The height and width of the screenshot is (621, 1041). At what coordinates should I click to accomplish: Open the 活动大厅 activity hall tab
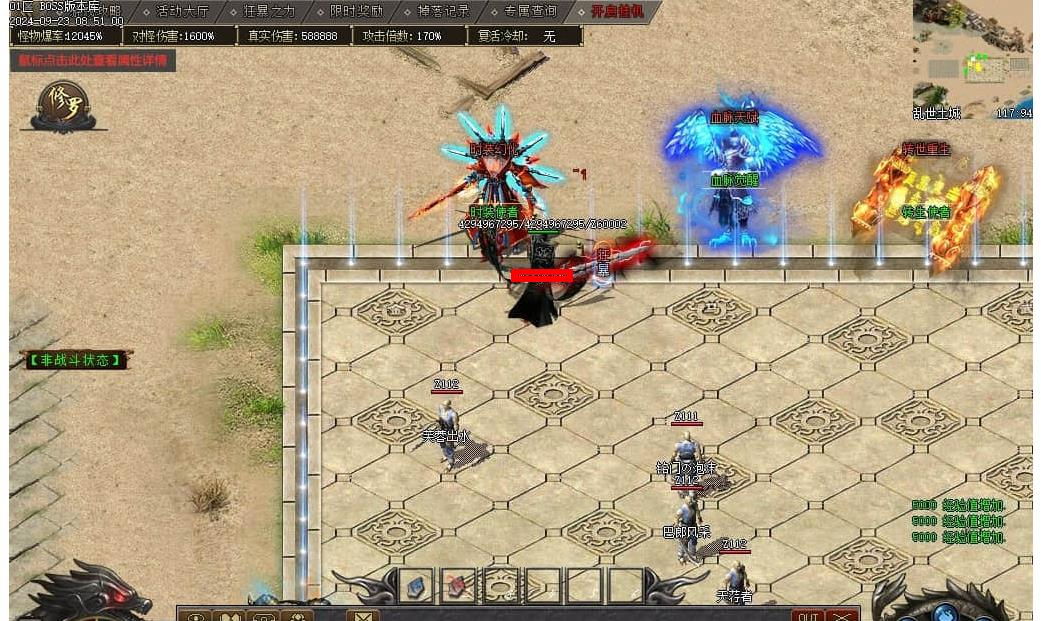point(182,12)
